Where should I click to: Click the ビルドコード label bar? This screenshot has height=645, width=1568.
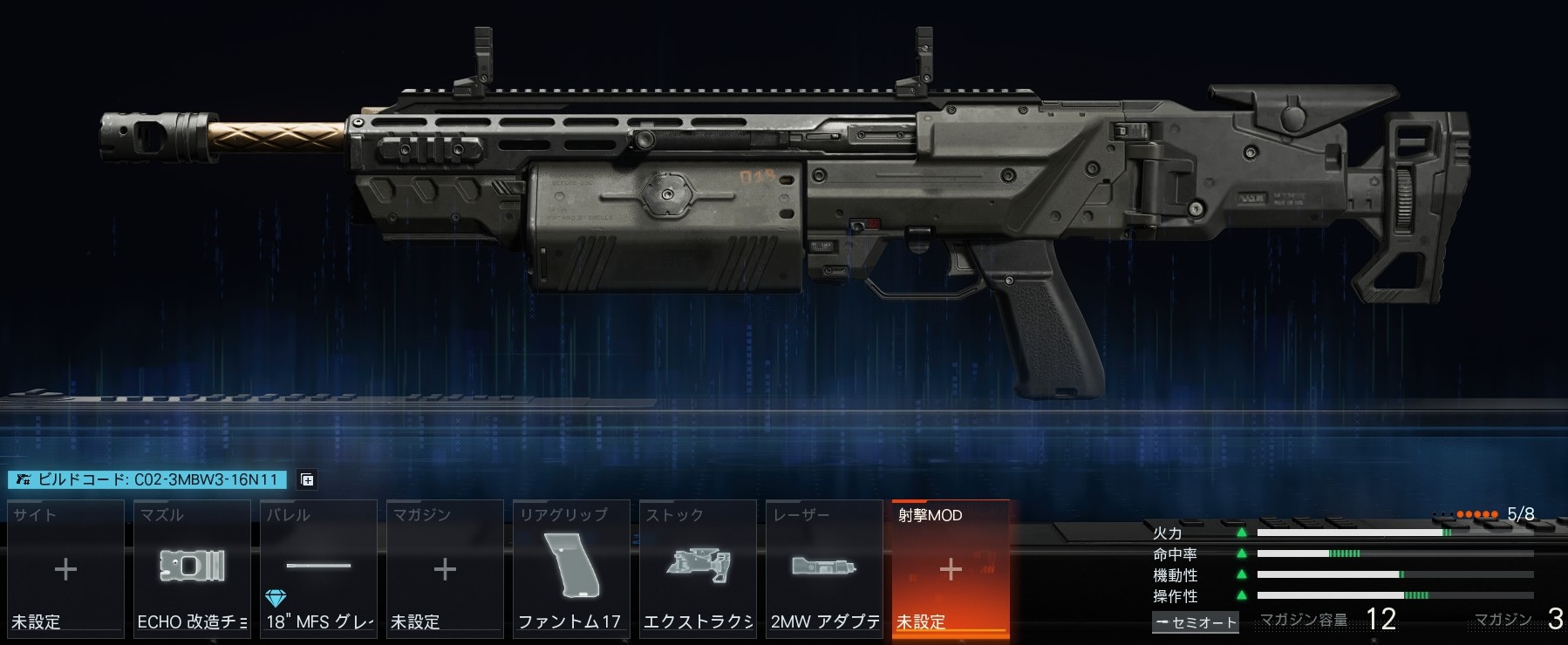pyautogui.click(x=148, y=479)
